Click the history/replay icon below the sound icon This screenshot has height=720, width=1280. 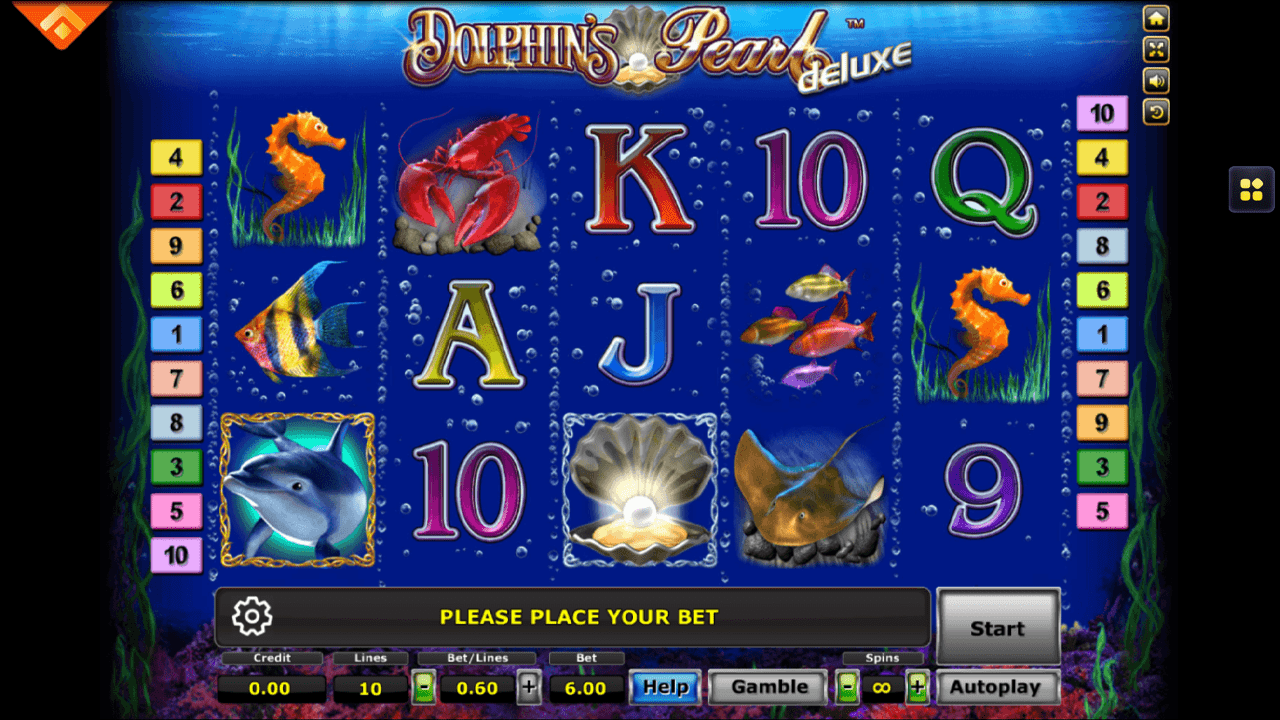[1156, 112]
